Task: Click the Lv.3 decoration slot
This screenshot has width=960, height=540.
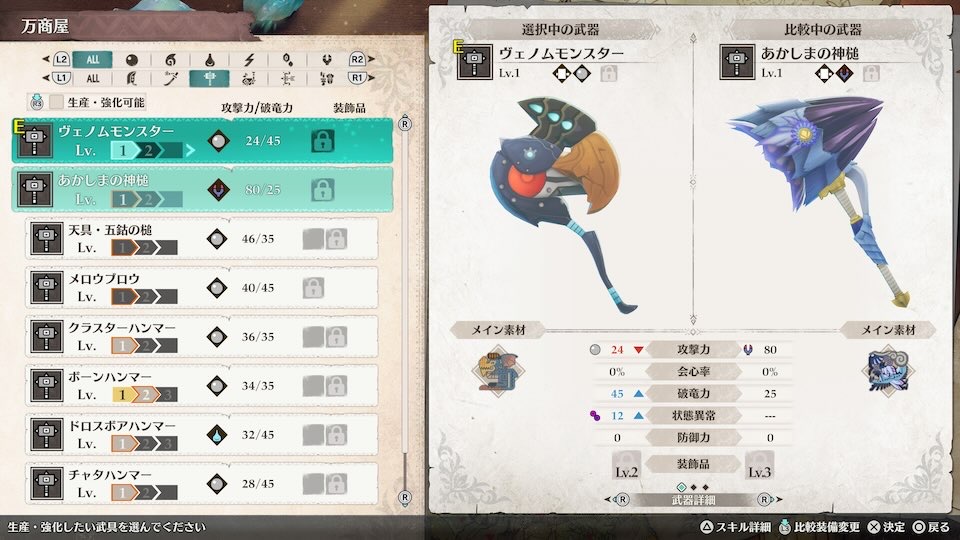Action: [x=759, y=464]
